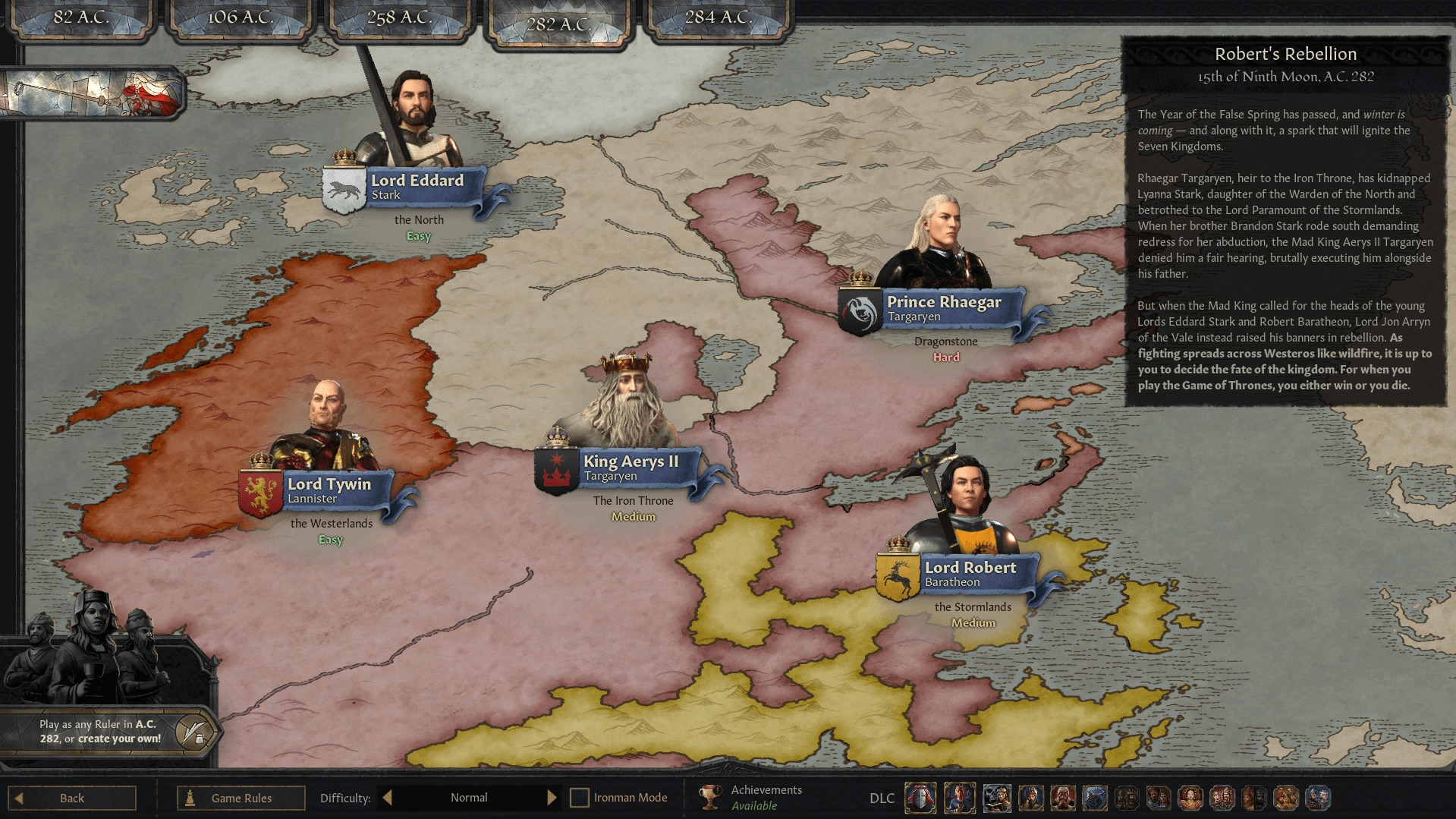The width and height of the screenshot is (1456, 819).
Task: Click the skull-and-king DLC icon
Action: pyautogui.click(x=995, y=798)
